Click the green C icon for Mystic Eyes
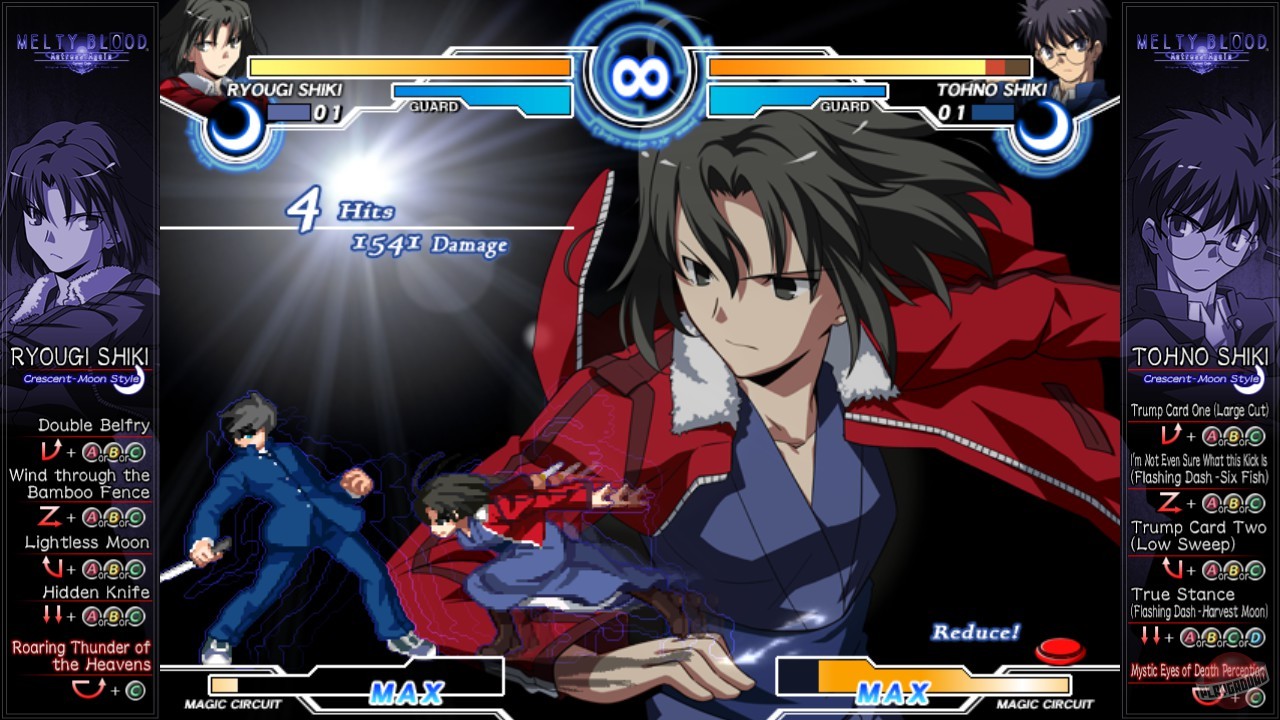The width and height of the screenshot is (1280, 720). [x=1255, y=694]
